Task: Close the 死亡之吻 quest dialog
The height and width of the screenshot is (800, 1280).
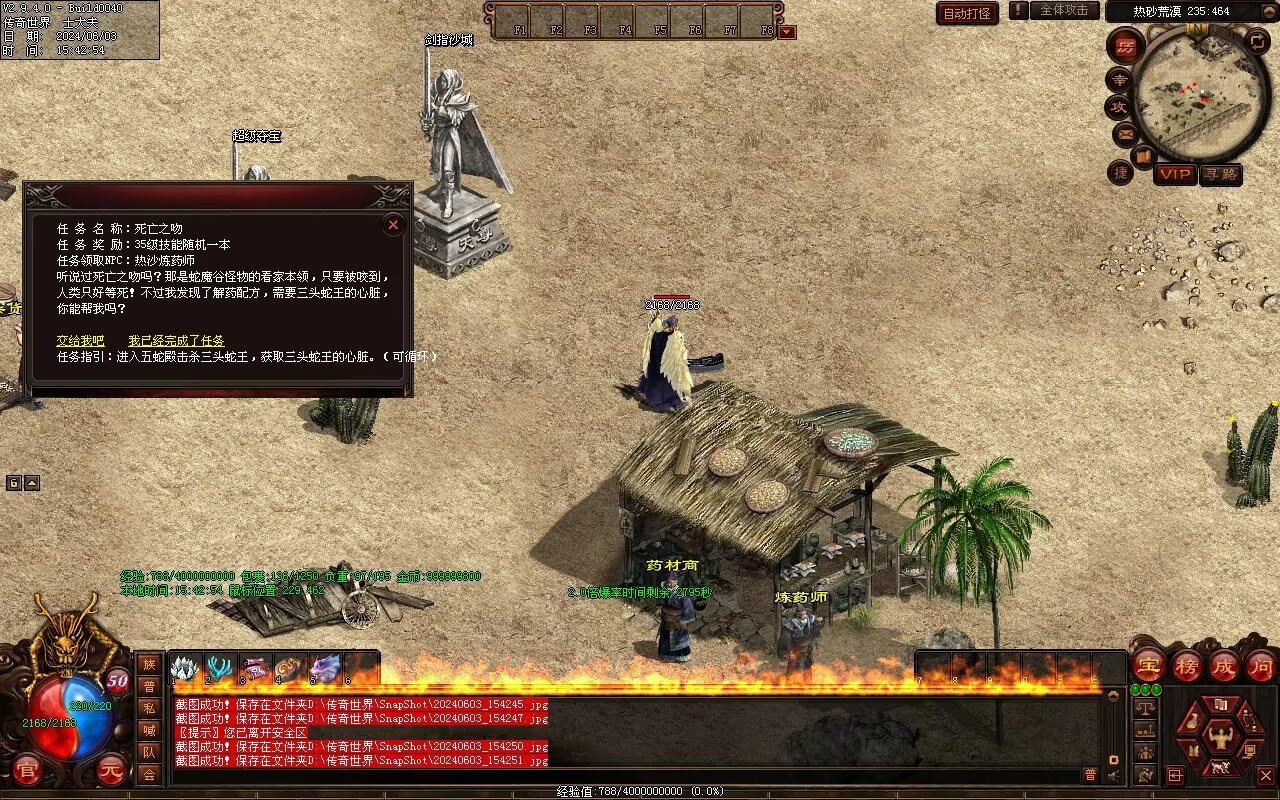Action: click(x=393, y=225)
